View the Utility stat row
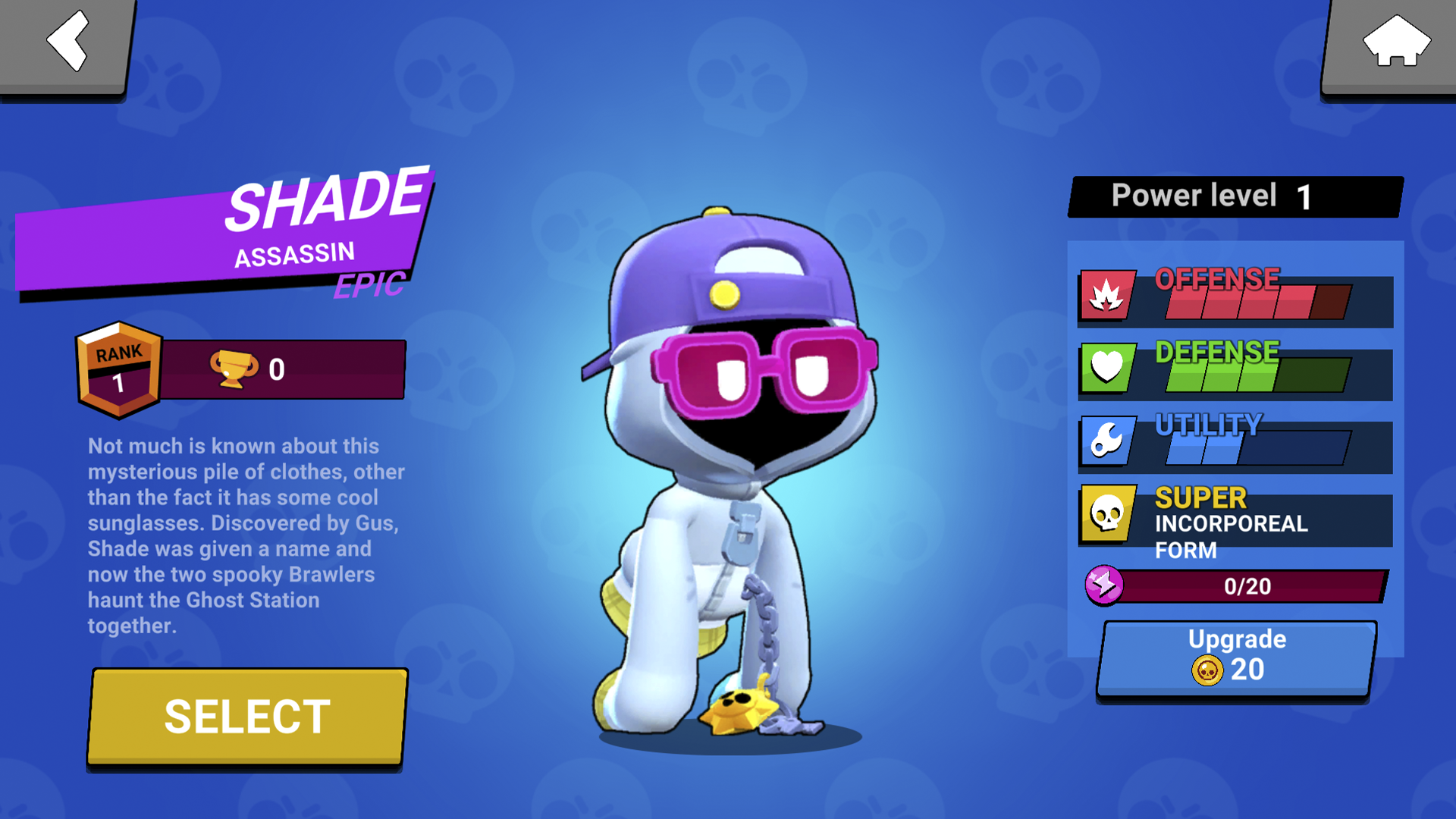This screenshot has width=1456, height=819. 1235,442
